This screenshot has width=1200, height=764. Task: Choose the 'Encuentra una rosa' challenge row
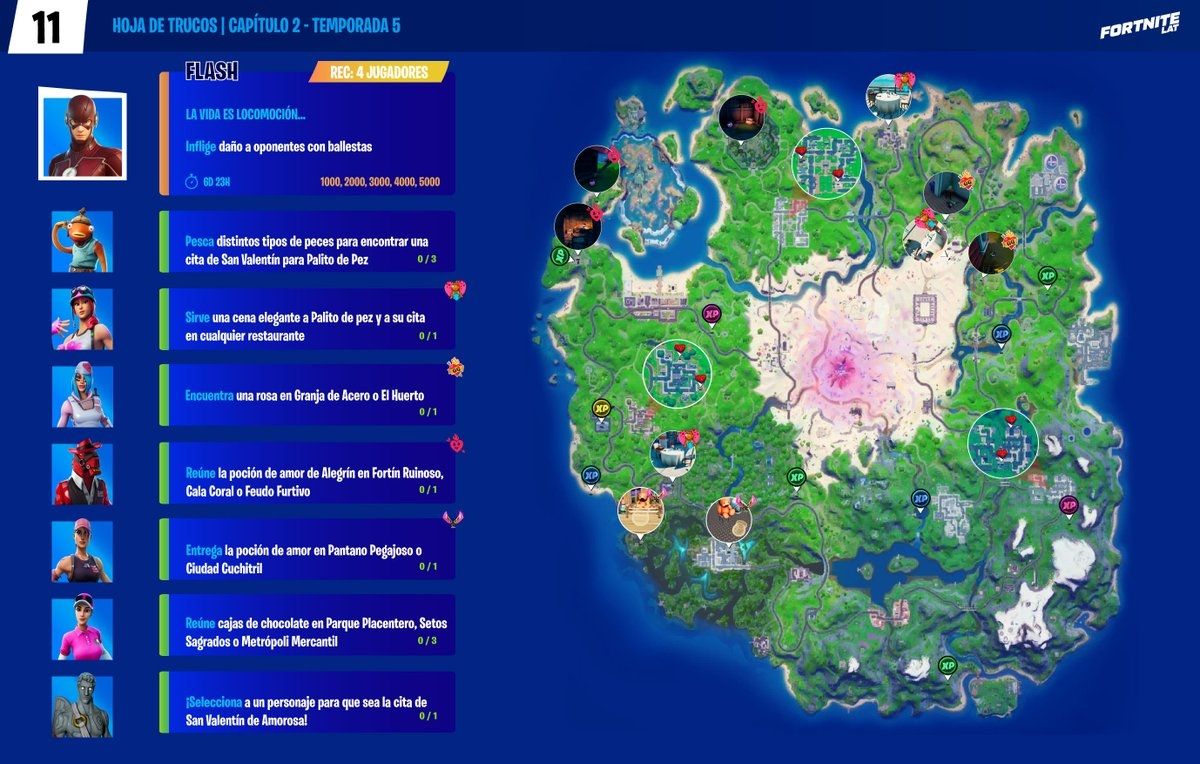tap(307, 395)
